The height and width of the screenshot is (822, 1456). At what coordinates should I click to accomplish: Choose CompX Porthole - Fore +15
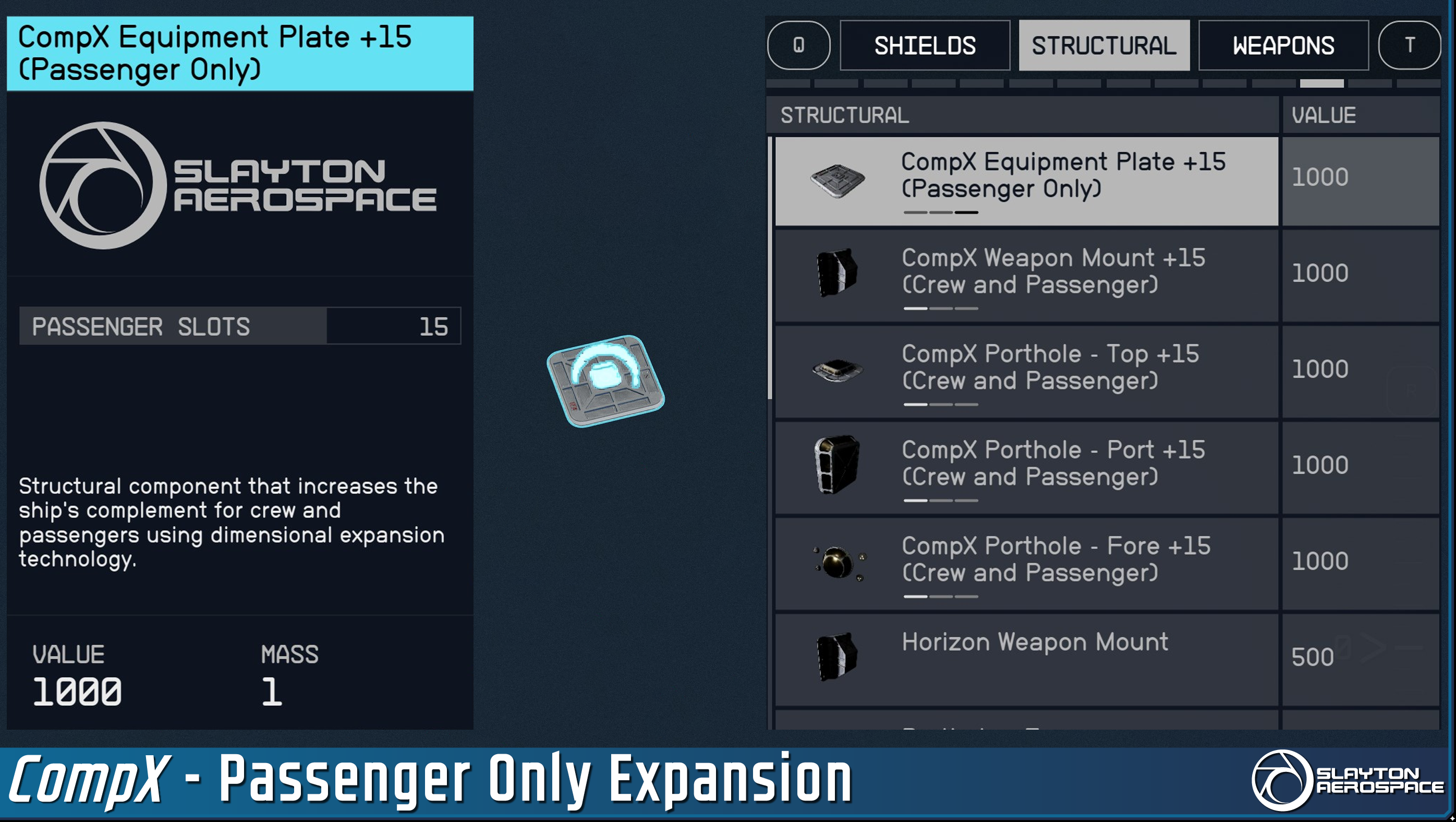[1026, 564]
